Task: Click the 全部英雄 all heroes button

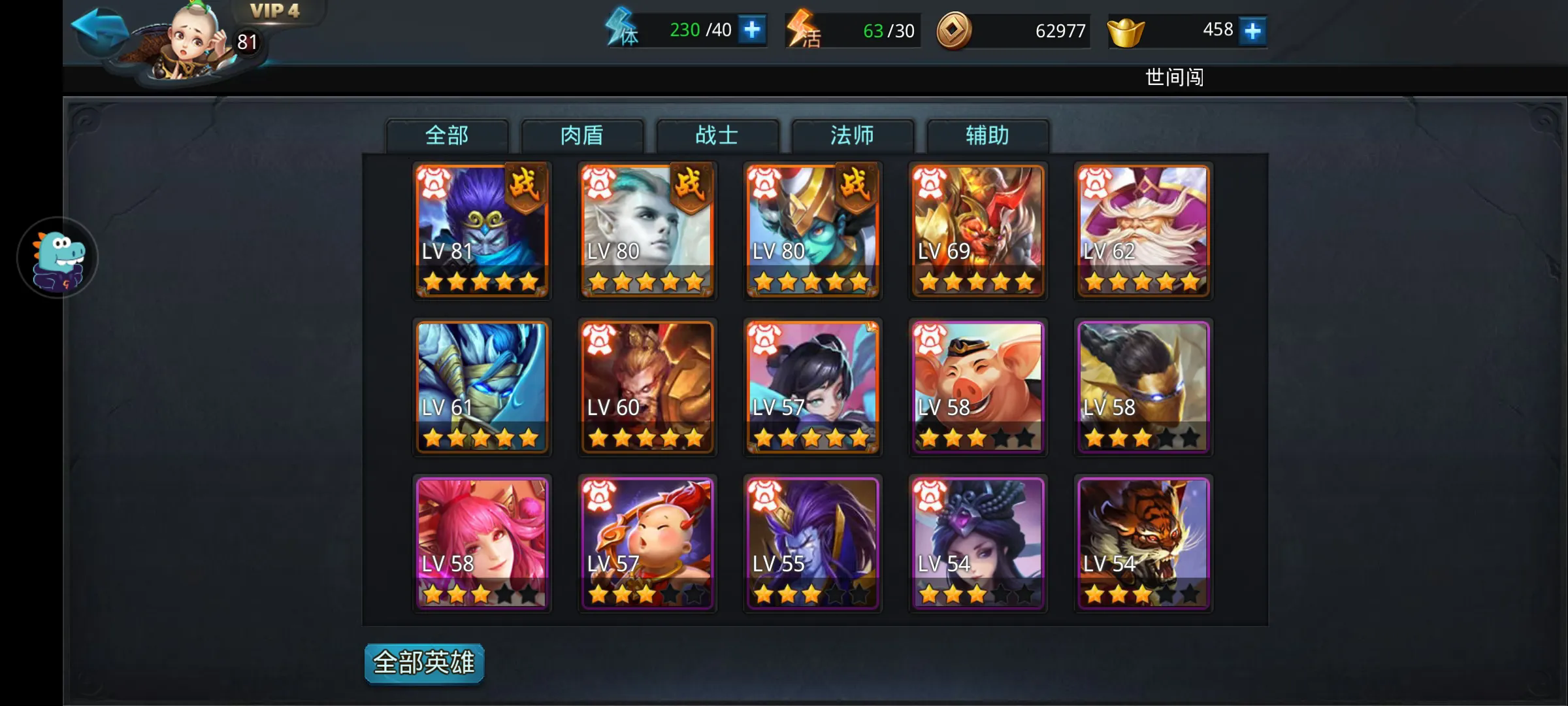Action: point(424,663)
